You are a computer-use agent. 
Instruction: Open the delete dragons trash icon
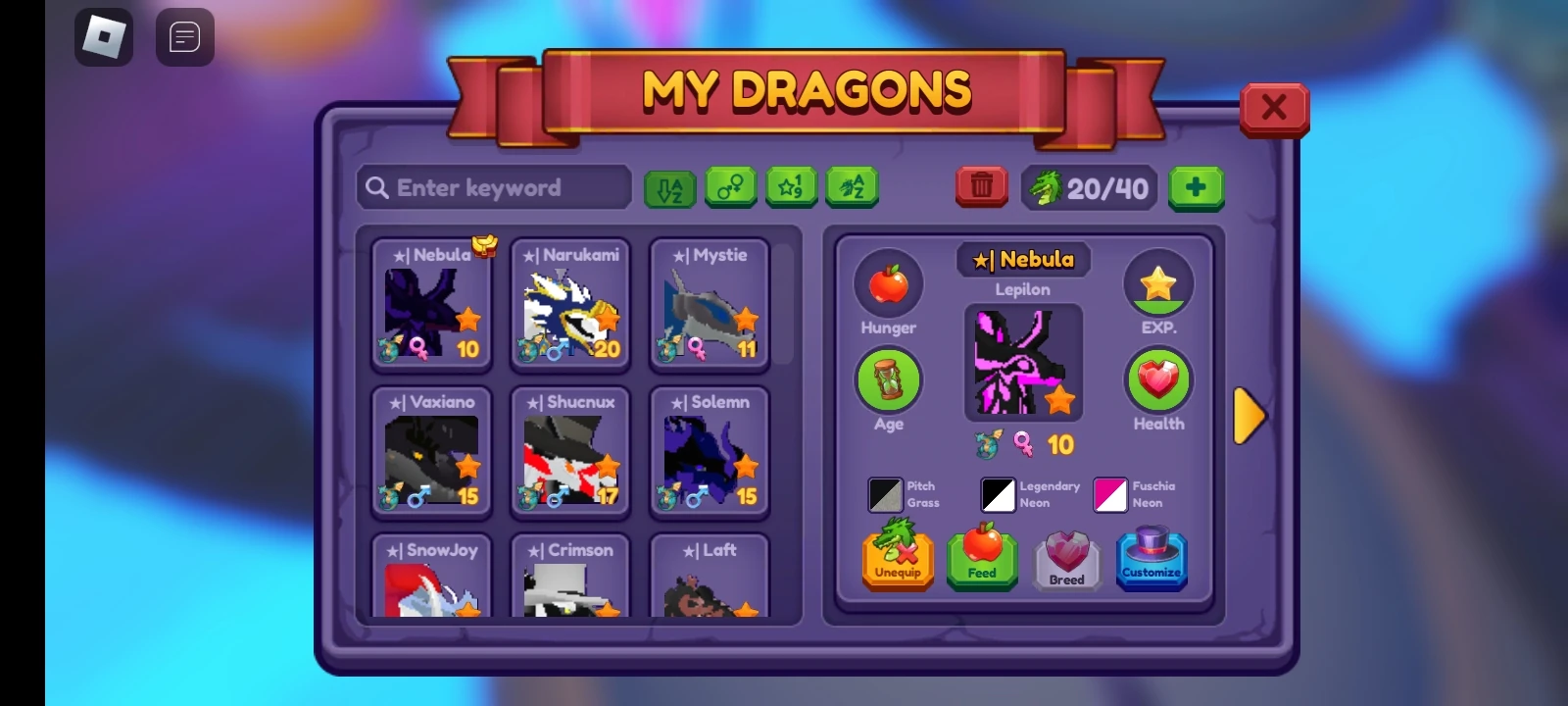(x=981, y=186)
